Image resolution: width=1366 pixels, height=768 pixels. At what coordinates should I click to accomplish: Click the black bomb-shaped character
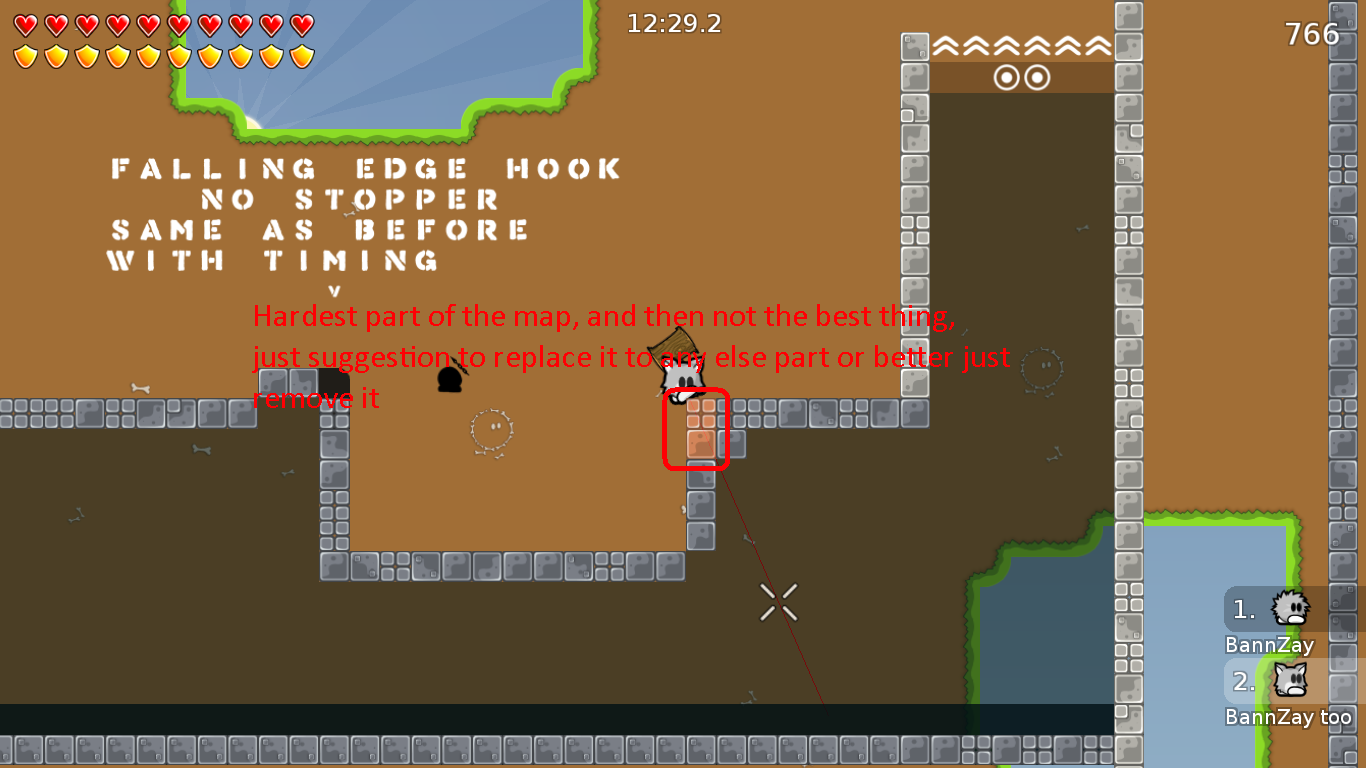click(x=451, y=382)
